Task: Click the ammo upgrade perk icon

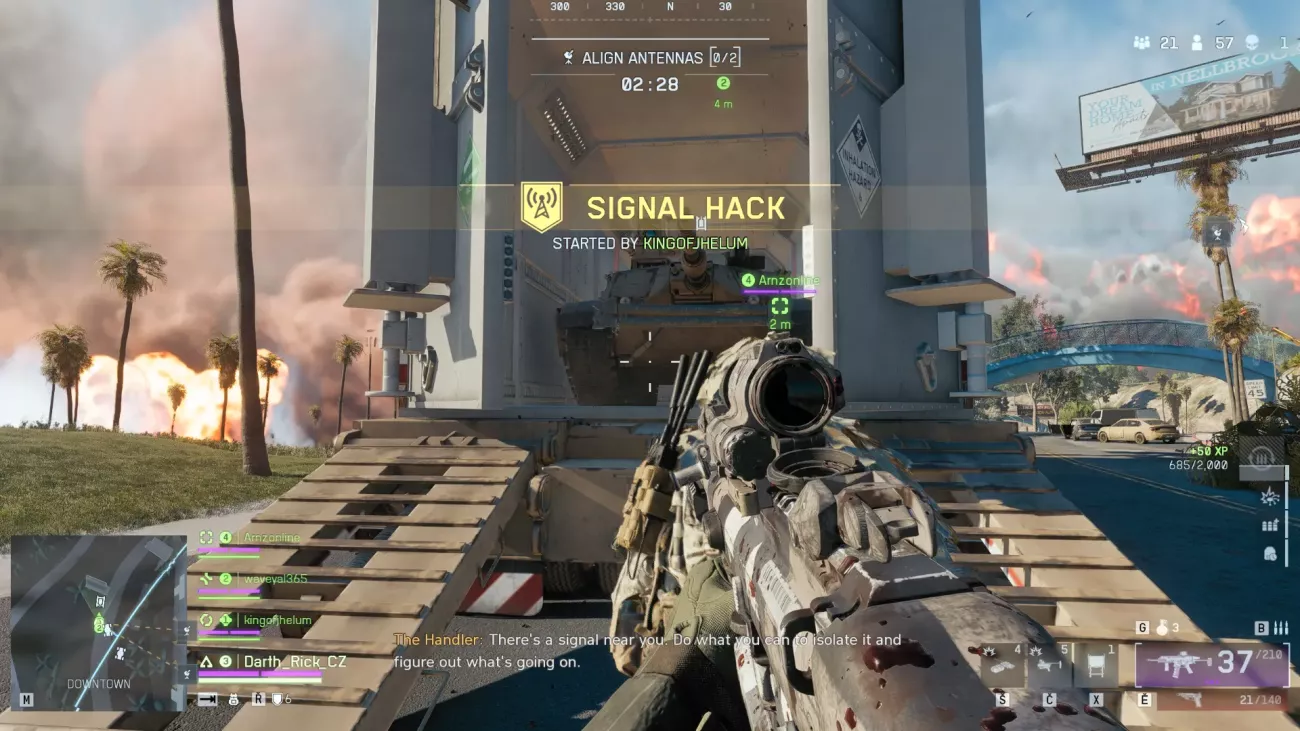Action: click(x=1270, y=524)
